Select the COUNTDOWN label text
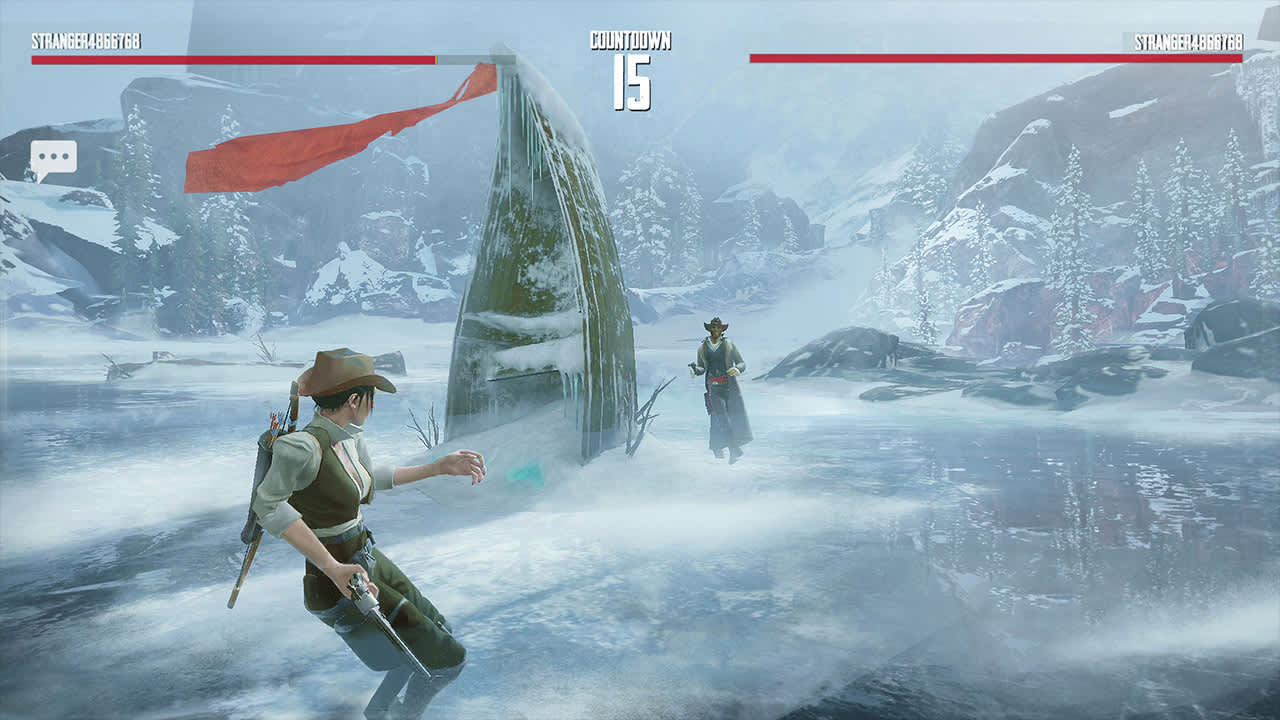 (x=632, y=38)
